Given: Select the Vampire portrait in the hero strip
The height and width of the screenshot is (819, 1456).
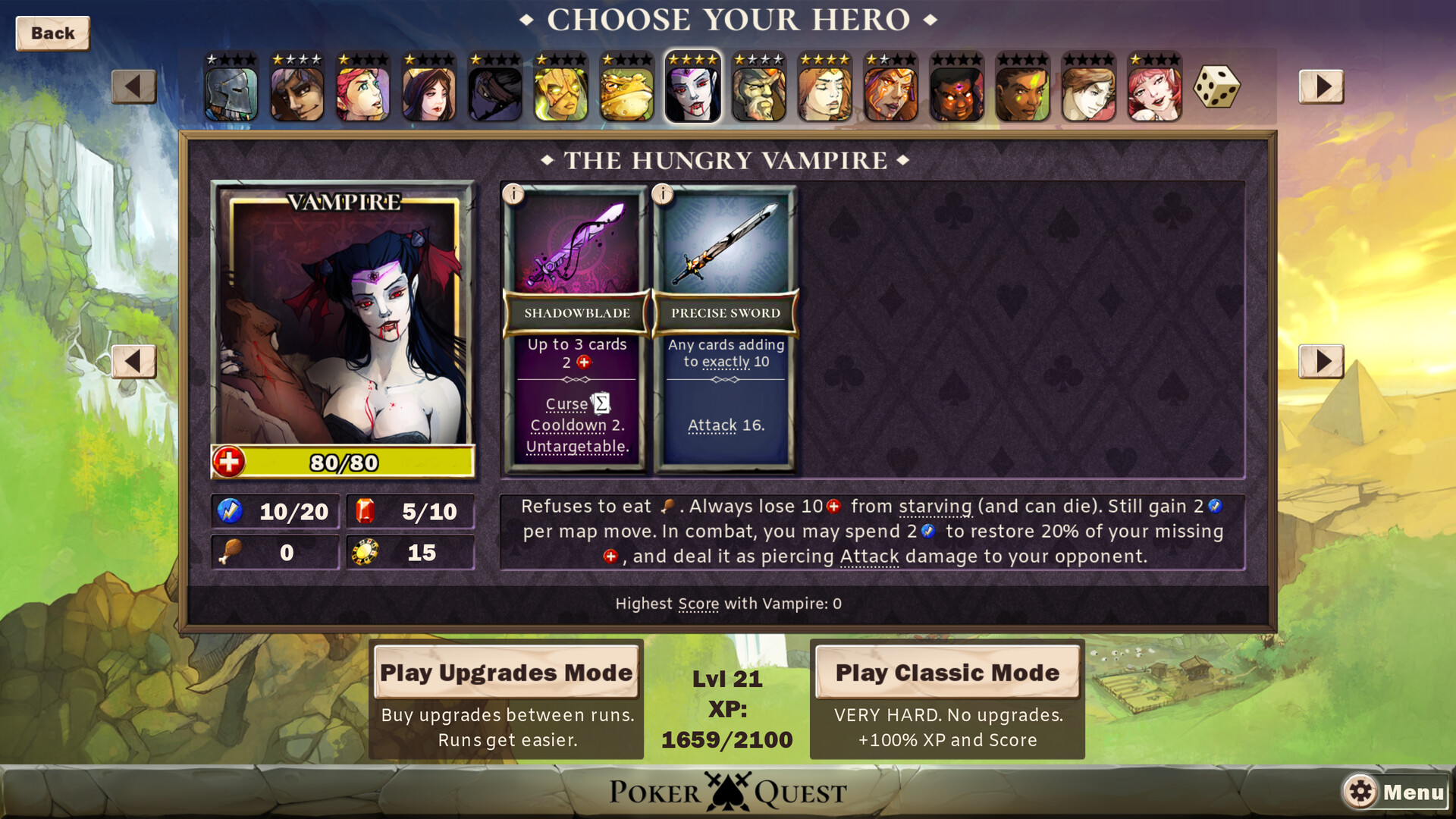Looking at the screenshot, I should [x=692, y=87].
